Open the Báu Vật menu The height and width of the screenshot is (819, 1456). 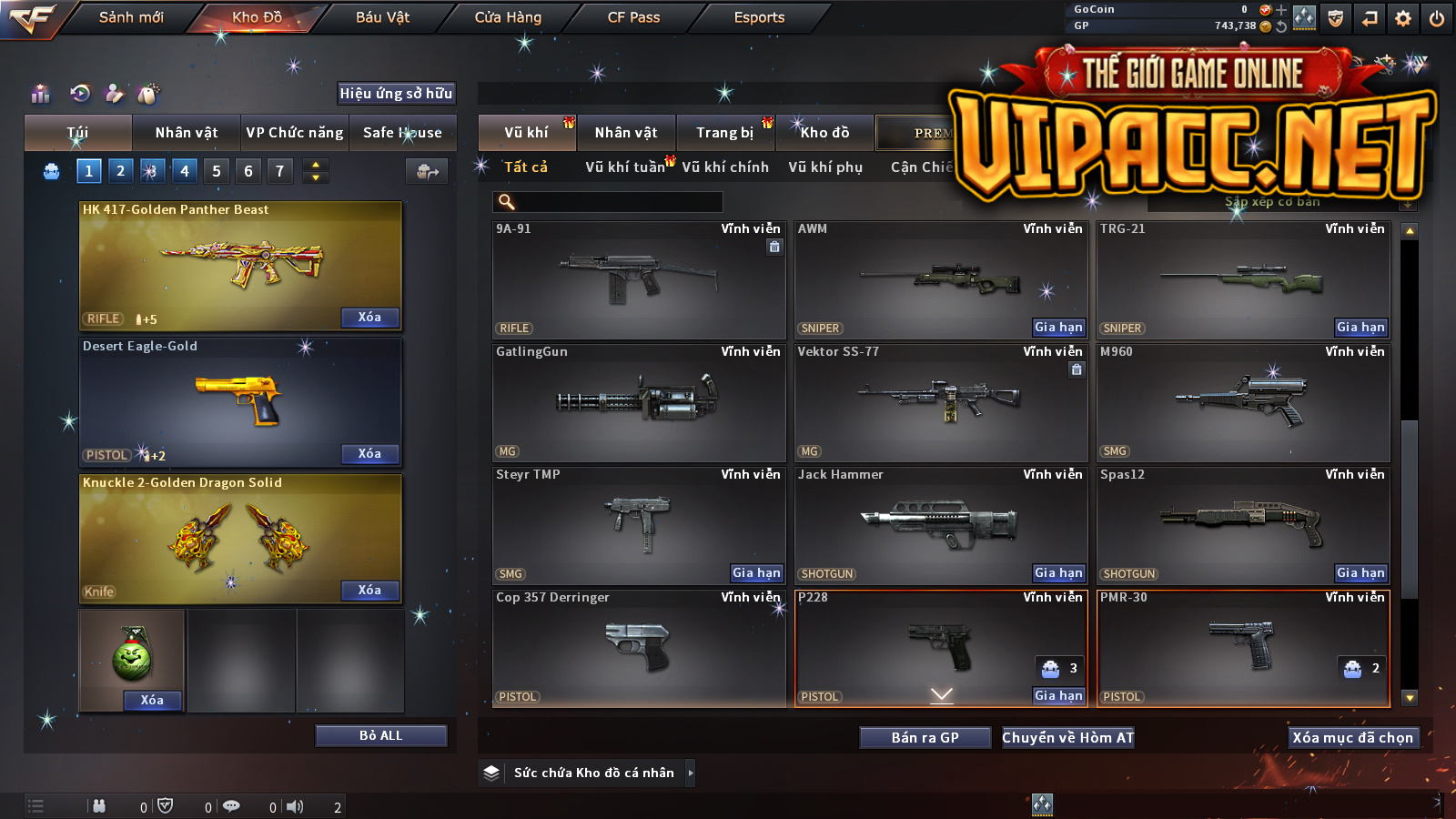382,17
